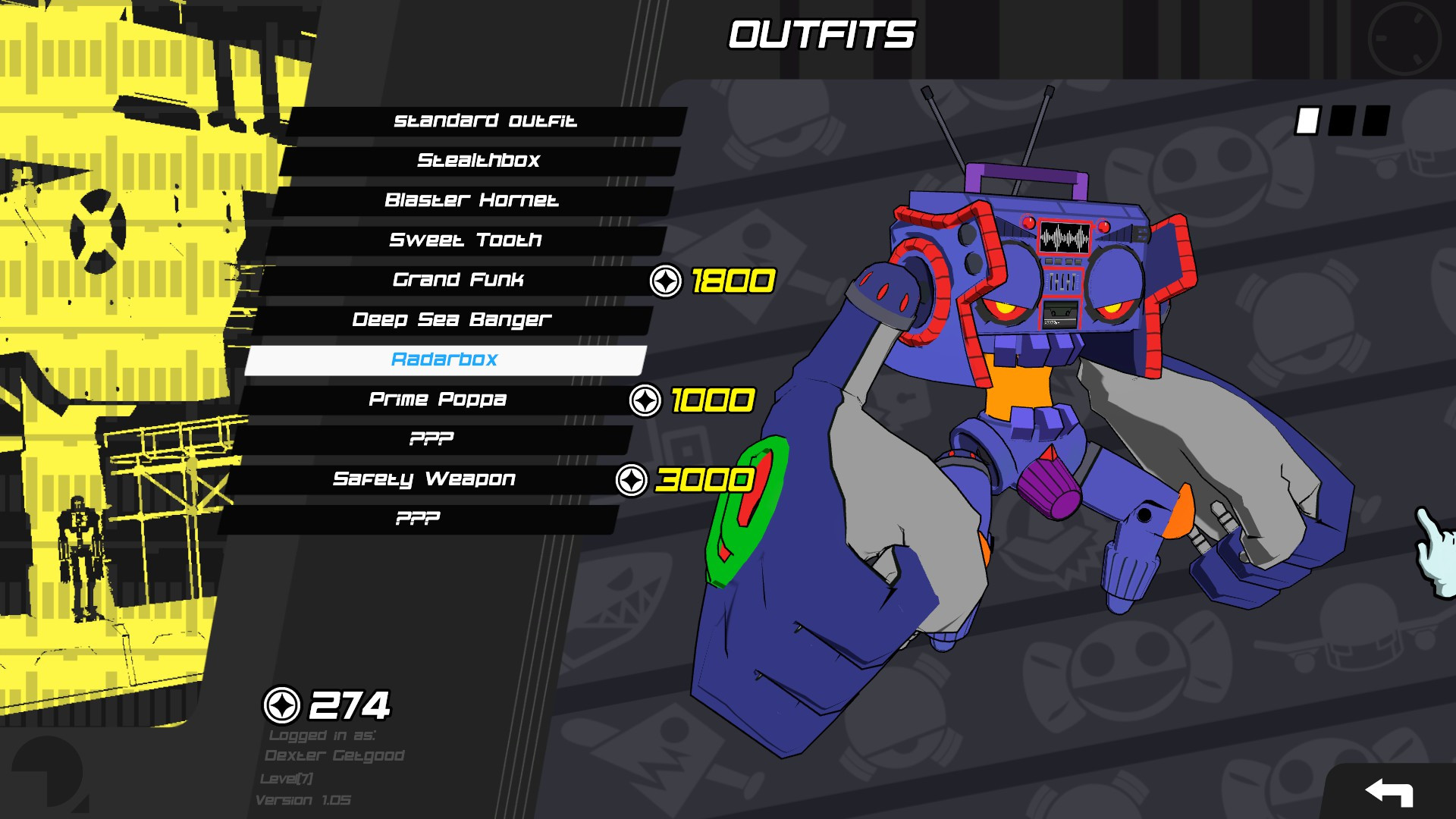Screen dimensions: 1456x819
Task: Select the Standard Outfit menu entry
Action: tap(485, 120)
